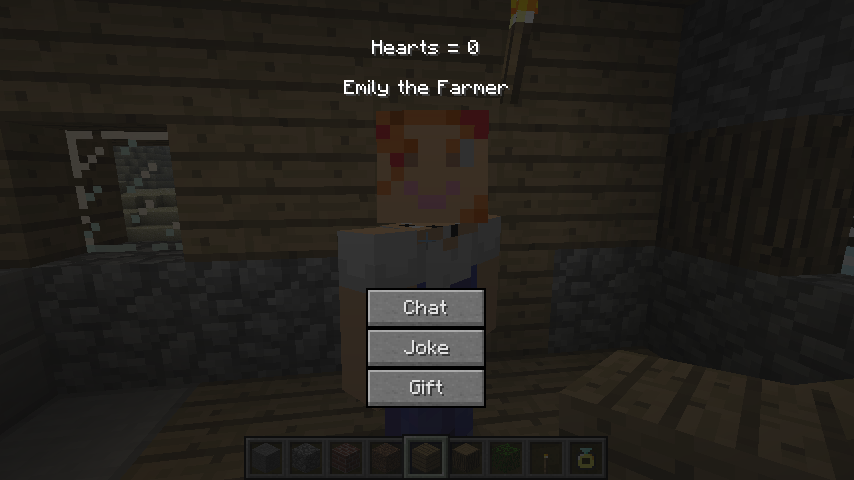Select the green leaves block slot
Image resolution: width=854 pixels, height=480 pixels.
coord(506,459)
